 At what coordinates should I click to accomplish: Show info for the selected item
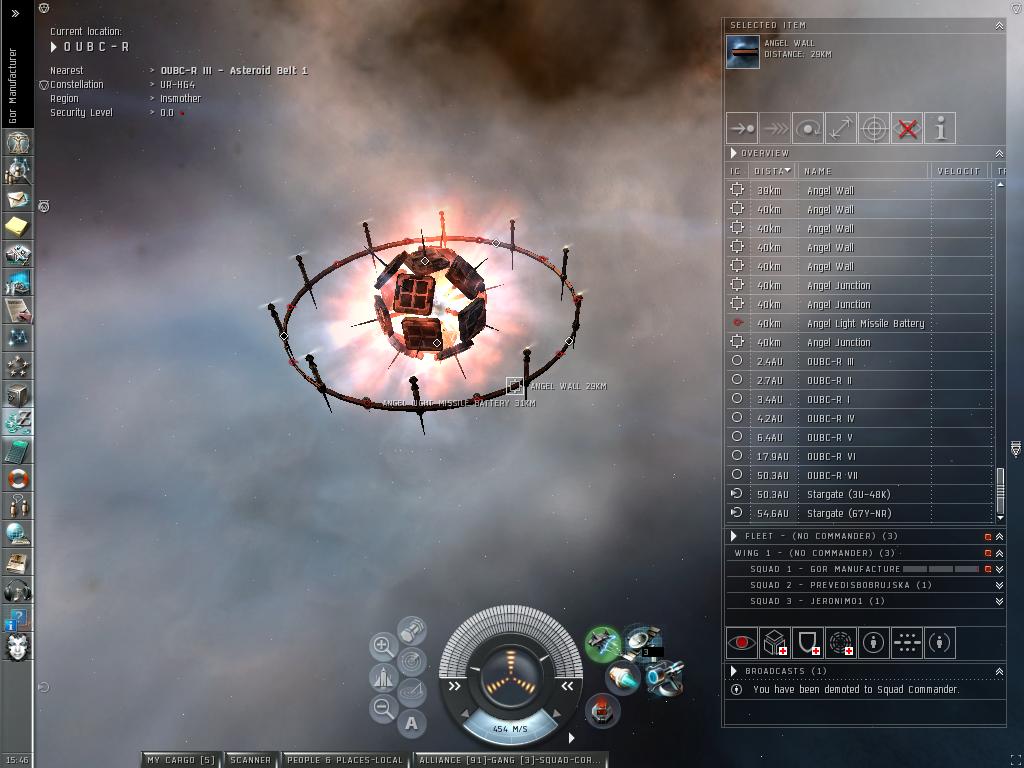[x=940, y=128]
